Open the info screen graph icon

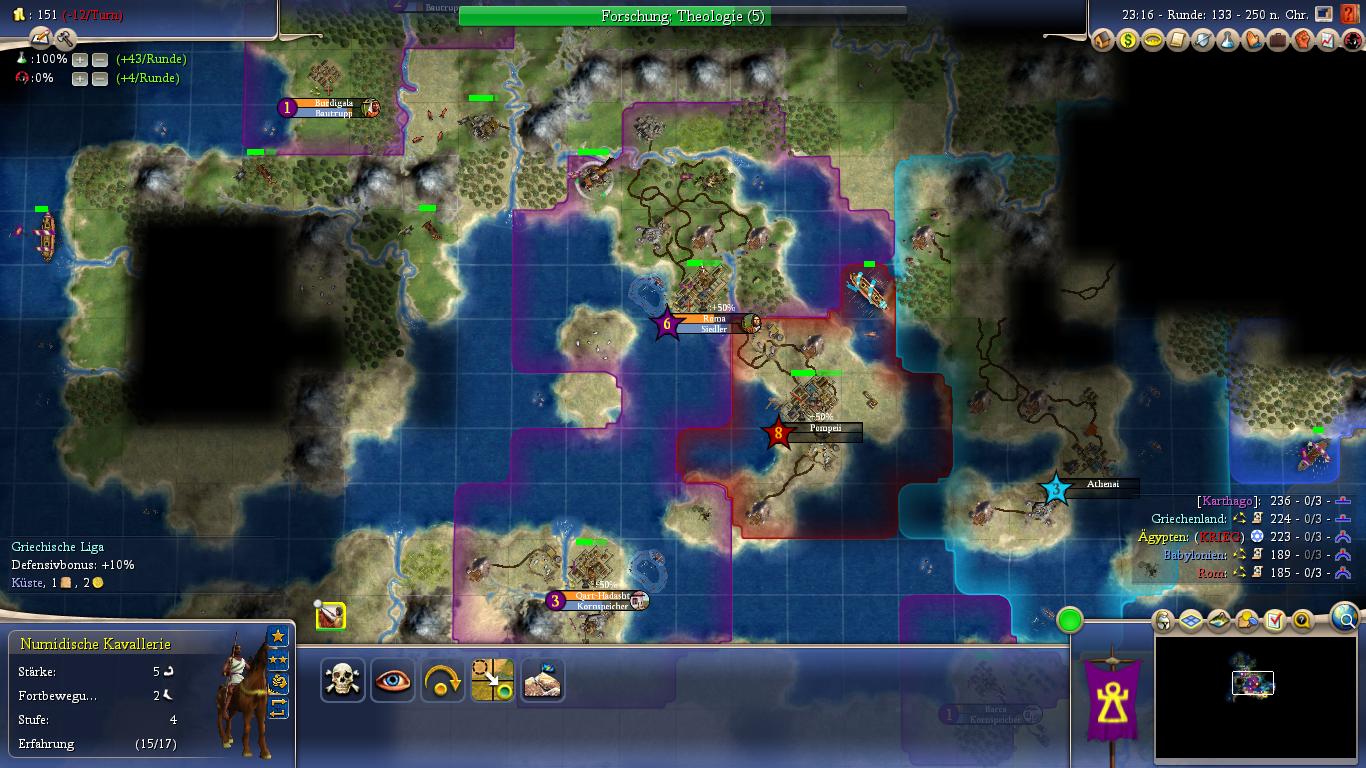pos(1328,40)
